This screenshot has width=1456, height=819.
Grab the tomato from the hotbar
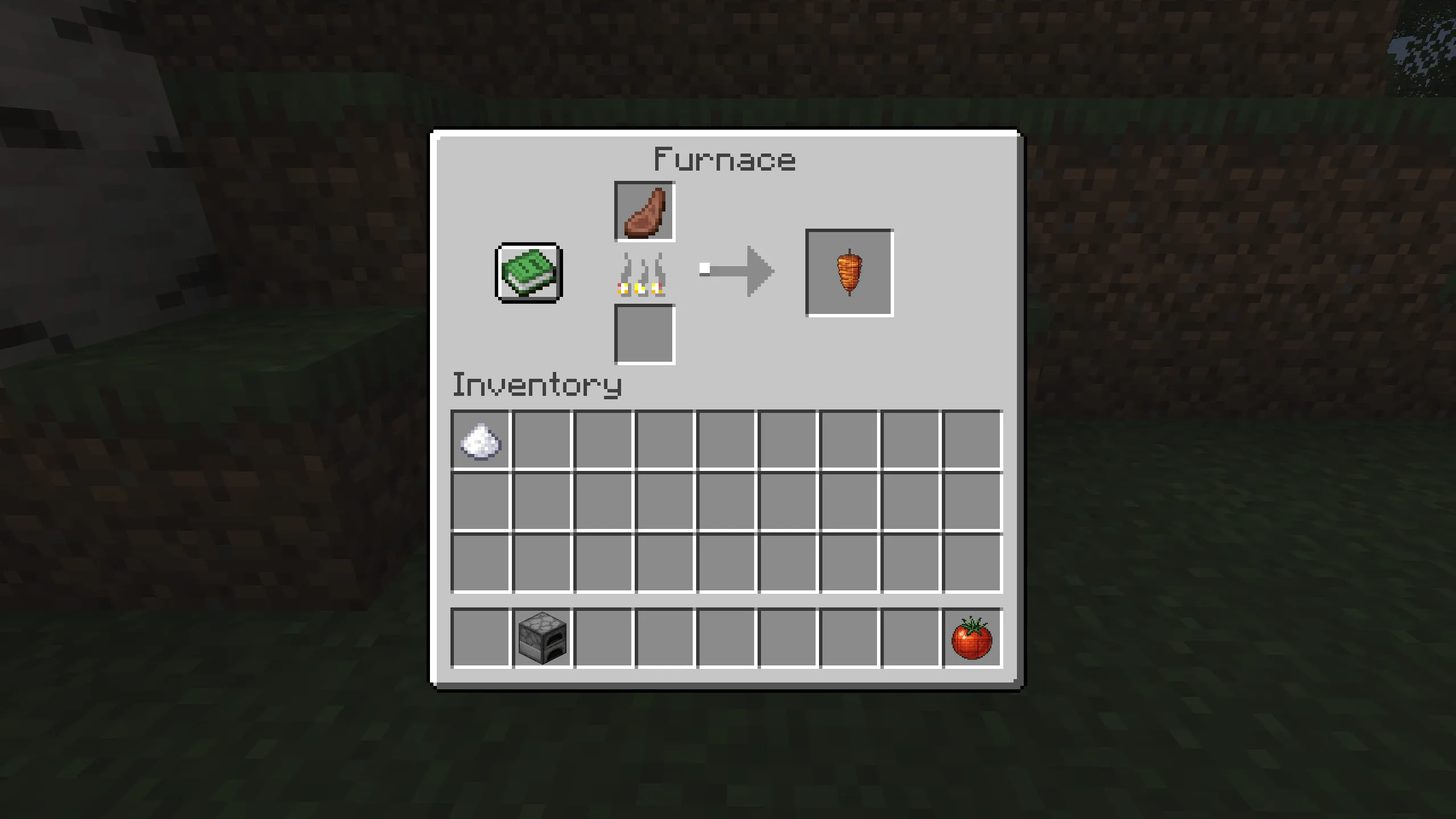[x=972, y=637]
